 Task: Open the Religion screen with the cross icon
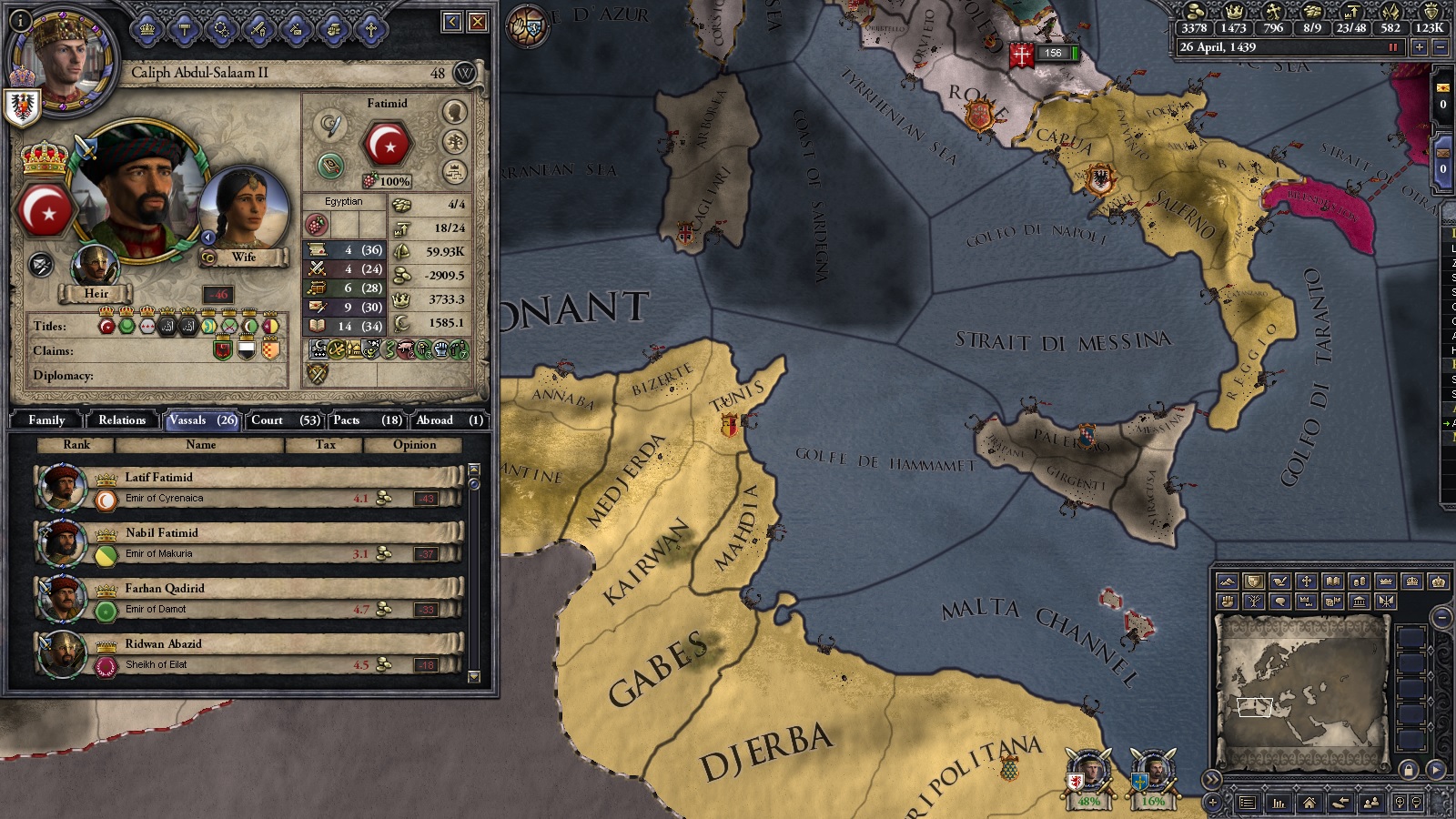coord(370,29)
